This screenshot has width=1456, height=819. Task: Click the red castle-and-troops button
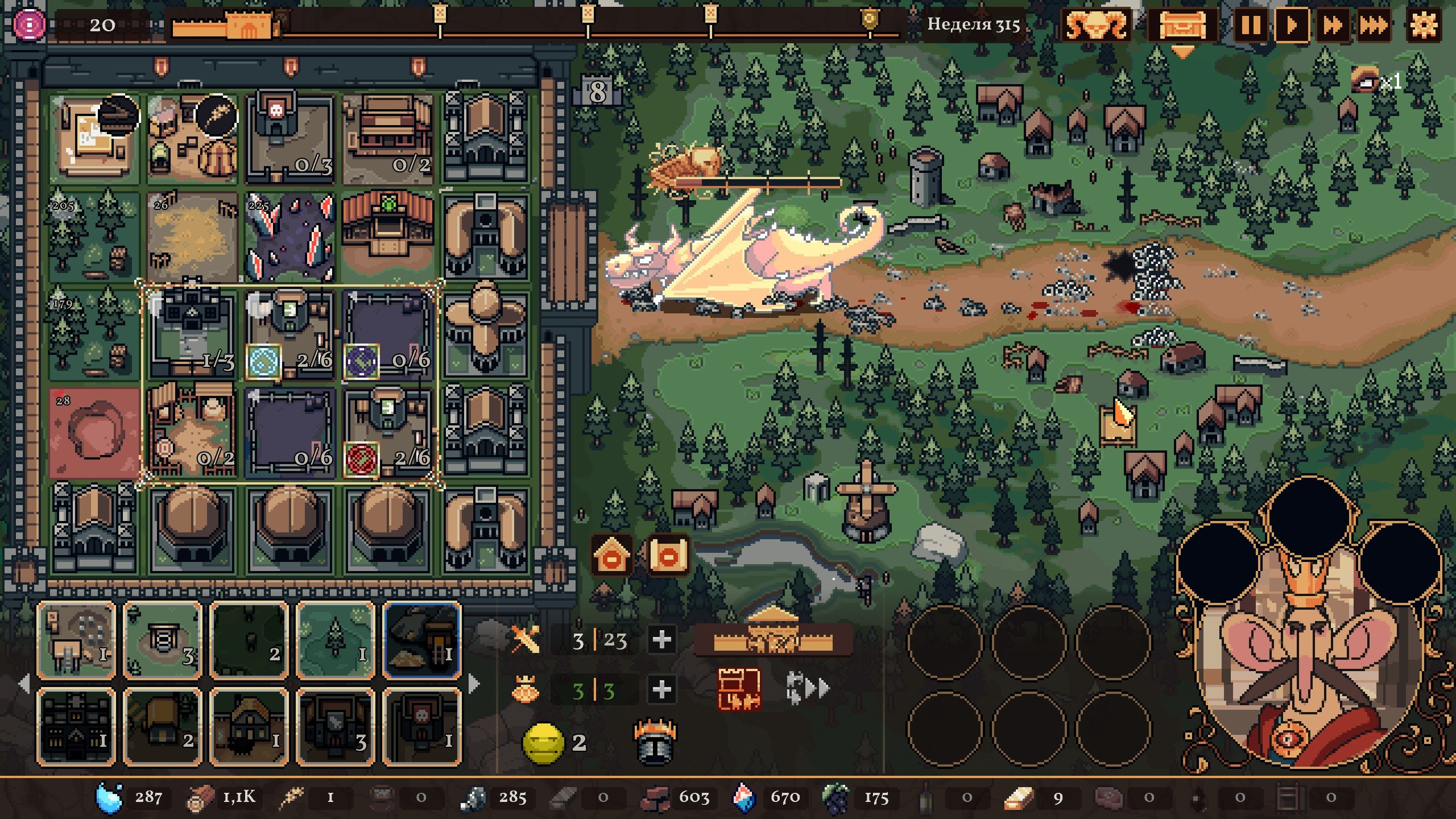coord(739,689)
